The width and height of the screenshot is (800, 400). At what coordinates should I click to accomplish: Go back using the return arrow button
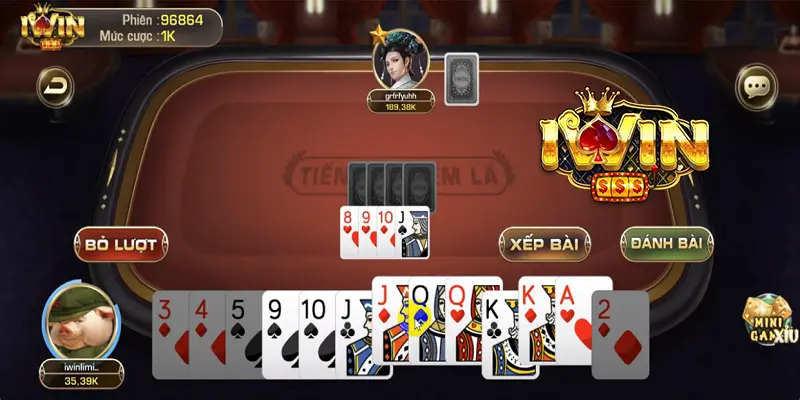(x=55, y=86)
